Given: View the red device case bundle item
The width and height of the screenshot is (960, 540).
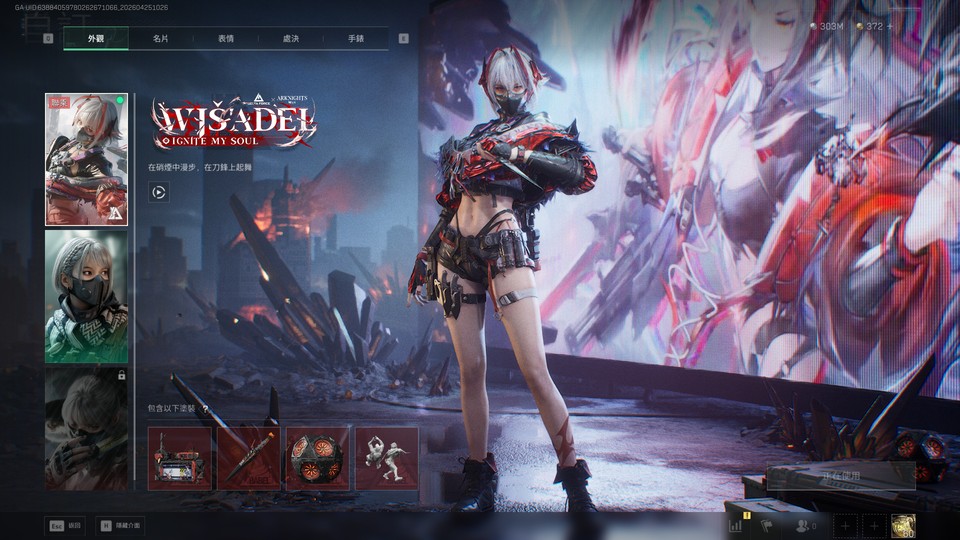Looking at the screenshot, I should [180, 458].
